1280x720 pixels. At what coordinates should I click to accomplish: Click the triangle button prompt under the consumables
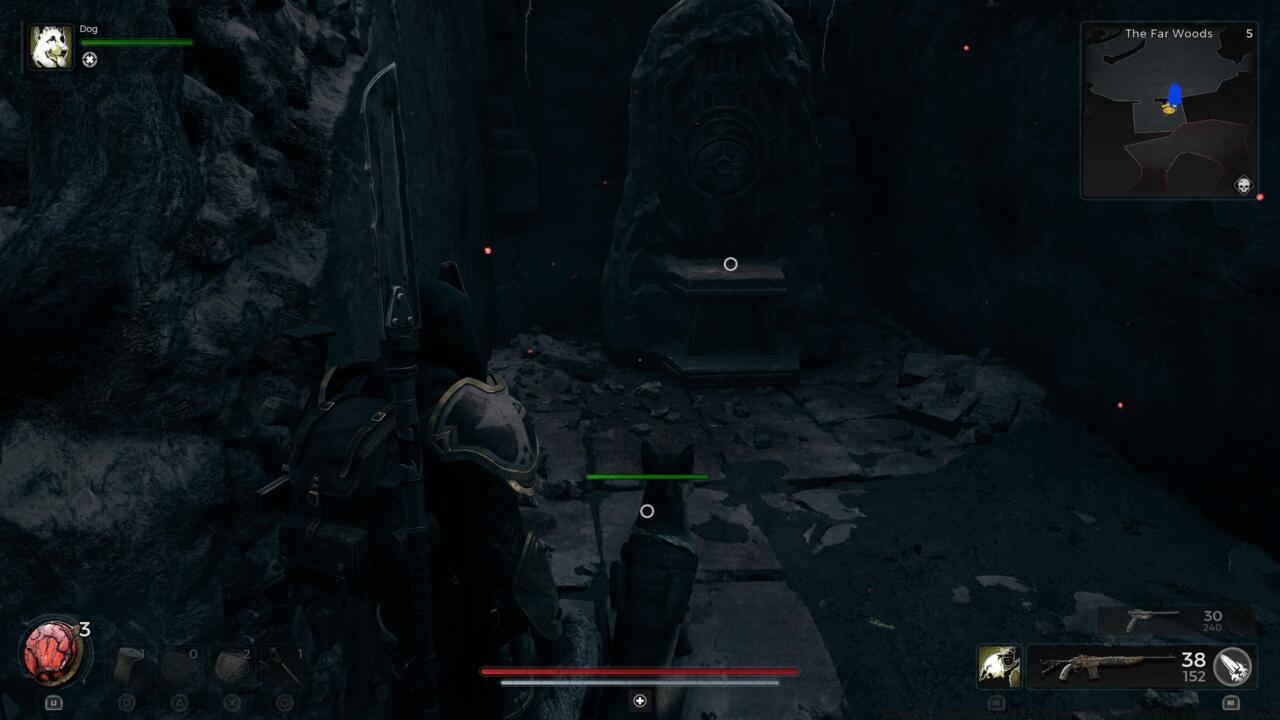tap(180, 702)
